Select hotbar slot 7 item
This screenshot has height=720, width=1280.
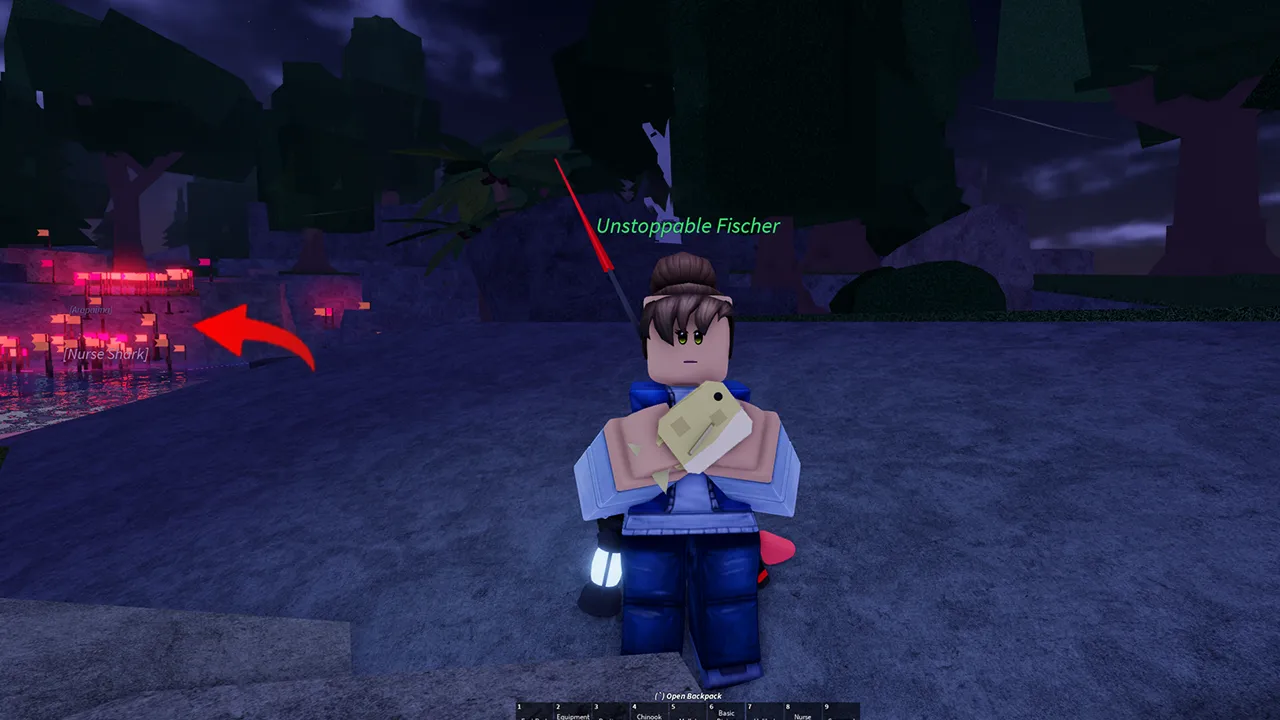(764, 712)
